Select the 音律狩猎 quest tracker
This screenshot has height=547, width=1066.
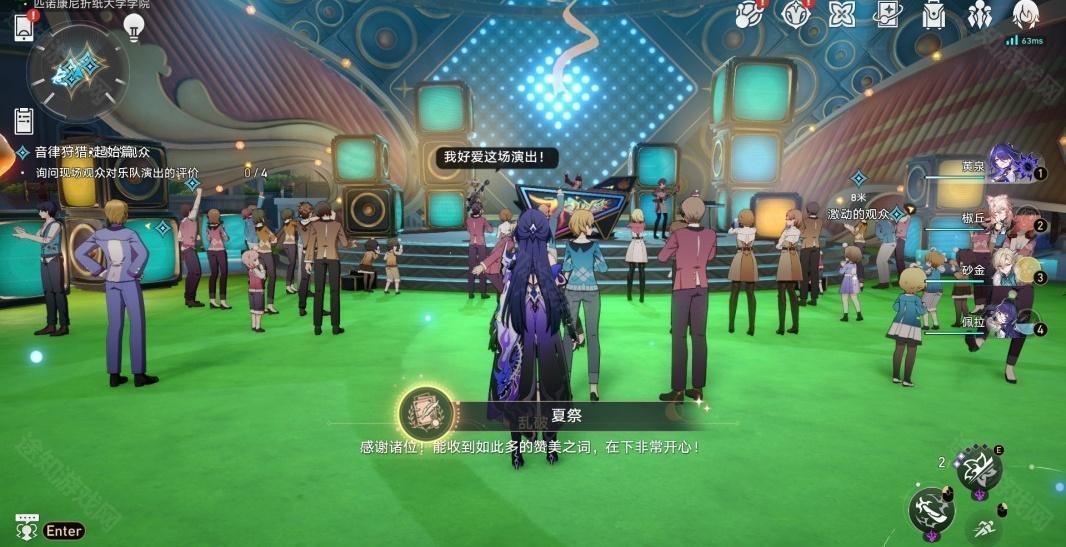tap(85, 152)
